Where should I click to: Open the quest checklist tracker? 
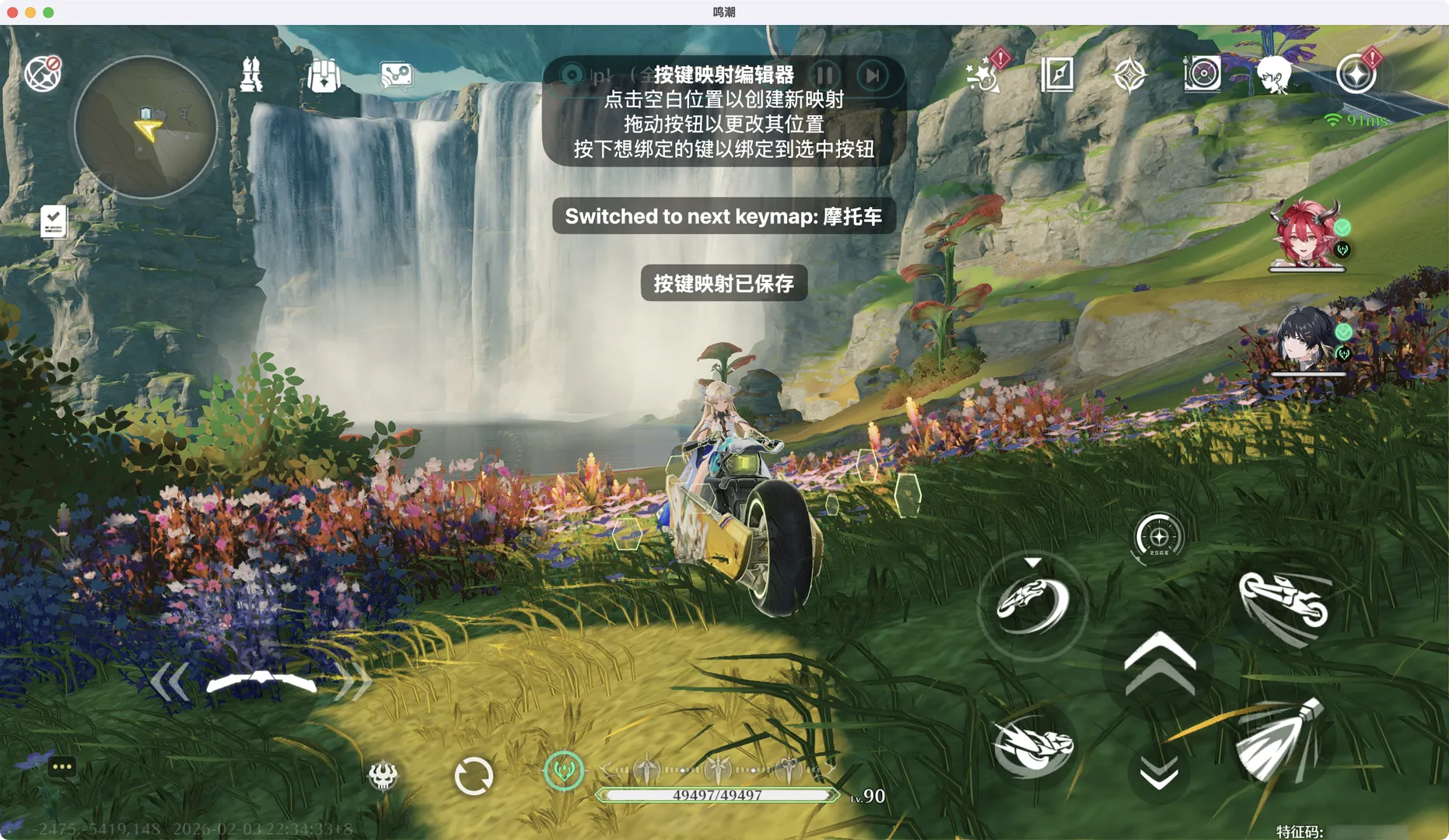tap(54, 222)
